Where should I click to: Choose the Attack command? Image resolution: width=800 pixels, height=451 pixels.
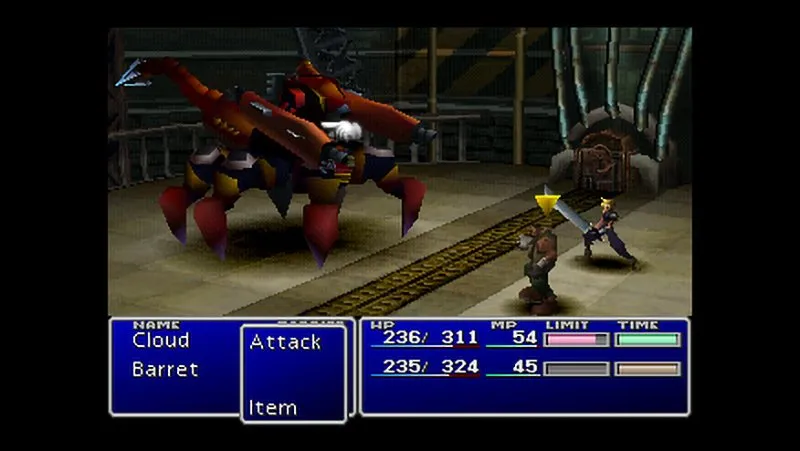tap(285, 342)
